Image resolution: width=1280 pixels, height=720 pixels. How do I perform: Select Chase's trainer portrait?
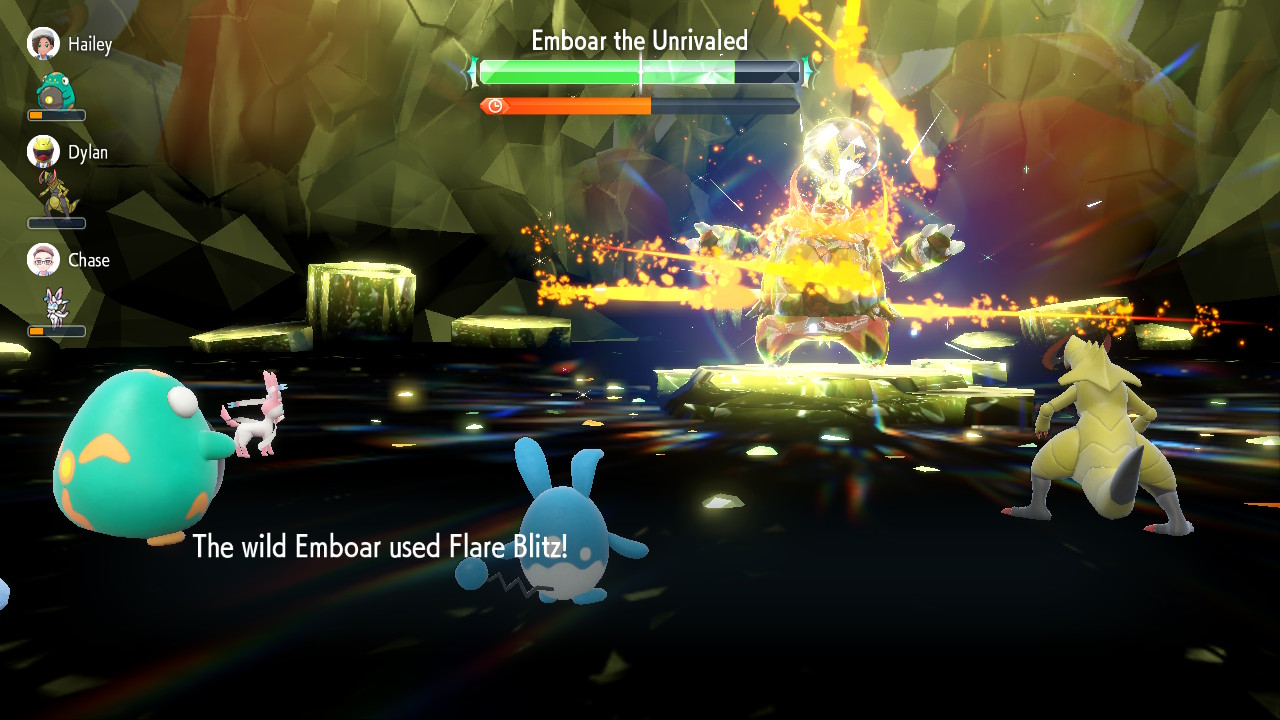(x=43, y=260)
